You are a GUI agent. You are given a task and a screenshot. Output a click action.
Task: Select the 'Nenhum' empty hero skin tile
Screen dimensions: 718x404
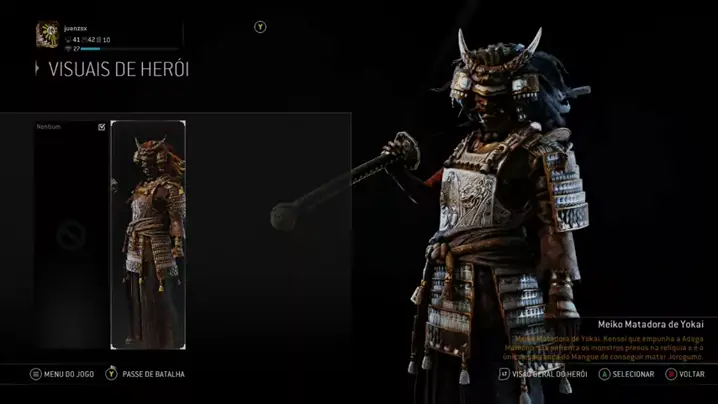(x=70, y=235)
